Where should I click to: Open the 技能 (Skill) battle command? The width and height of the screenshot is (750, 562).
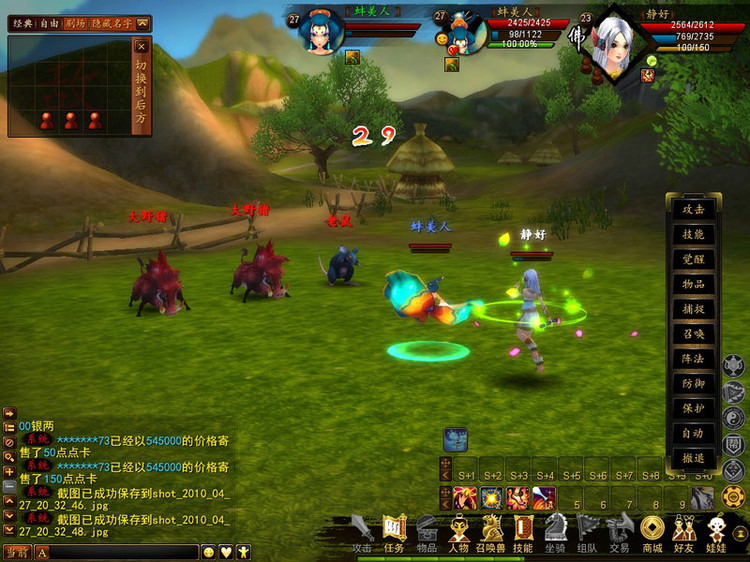tap(693, 234)
